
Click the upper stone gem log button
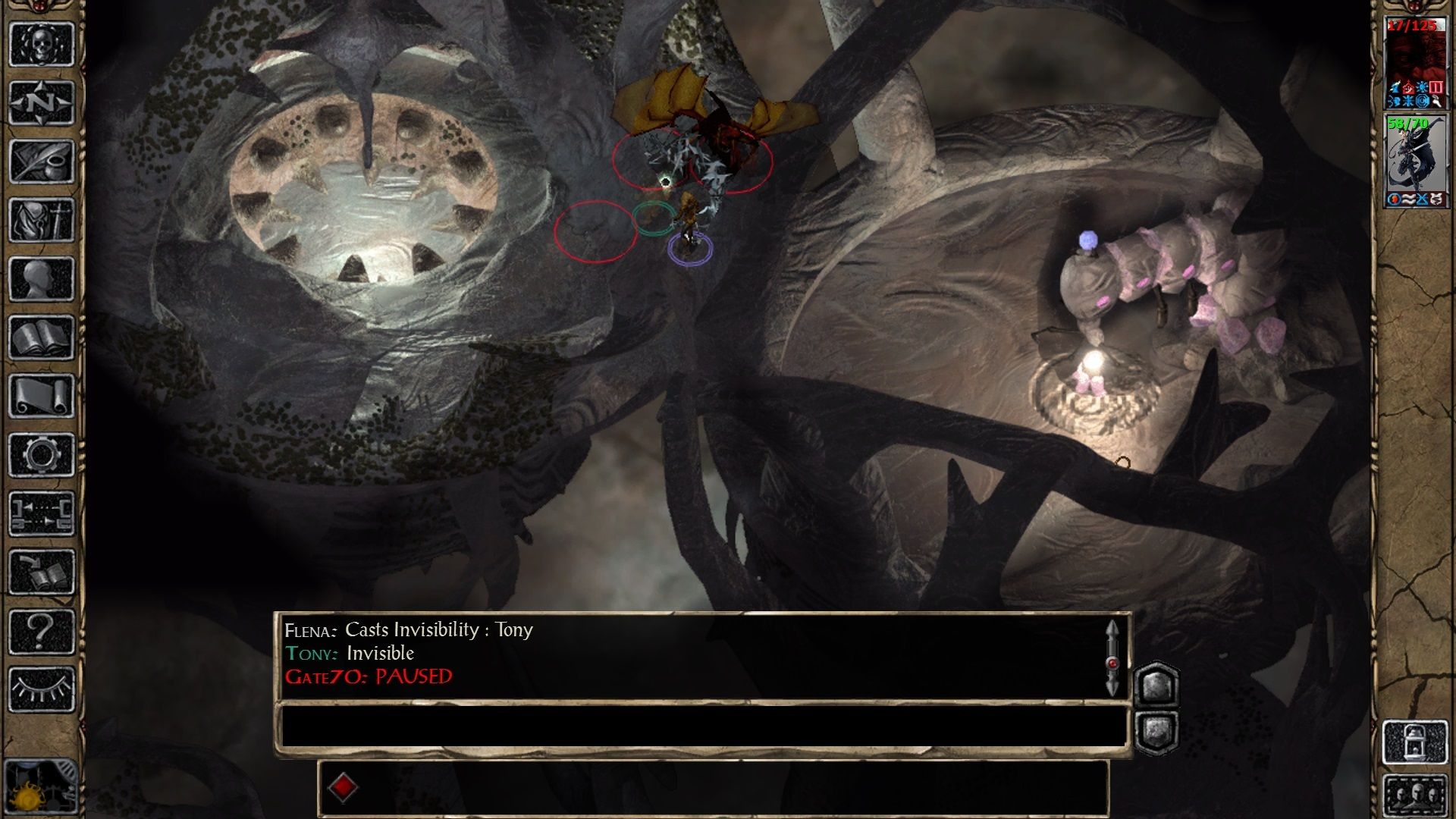click(x=1156, y=686)
